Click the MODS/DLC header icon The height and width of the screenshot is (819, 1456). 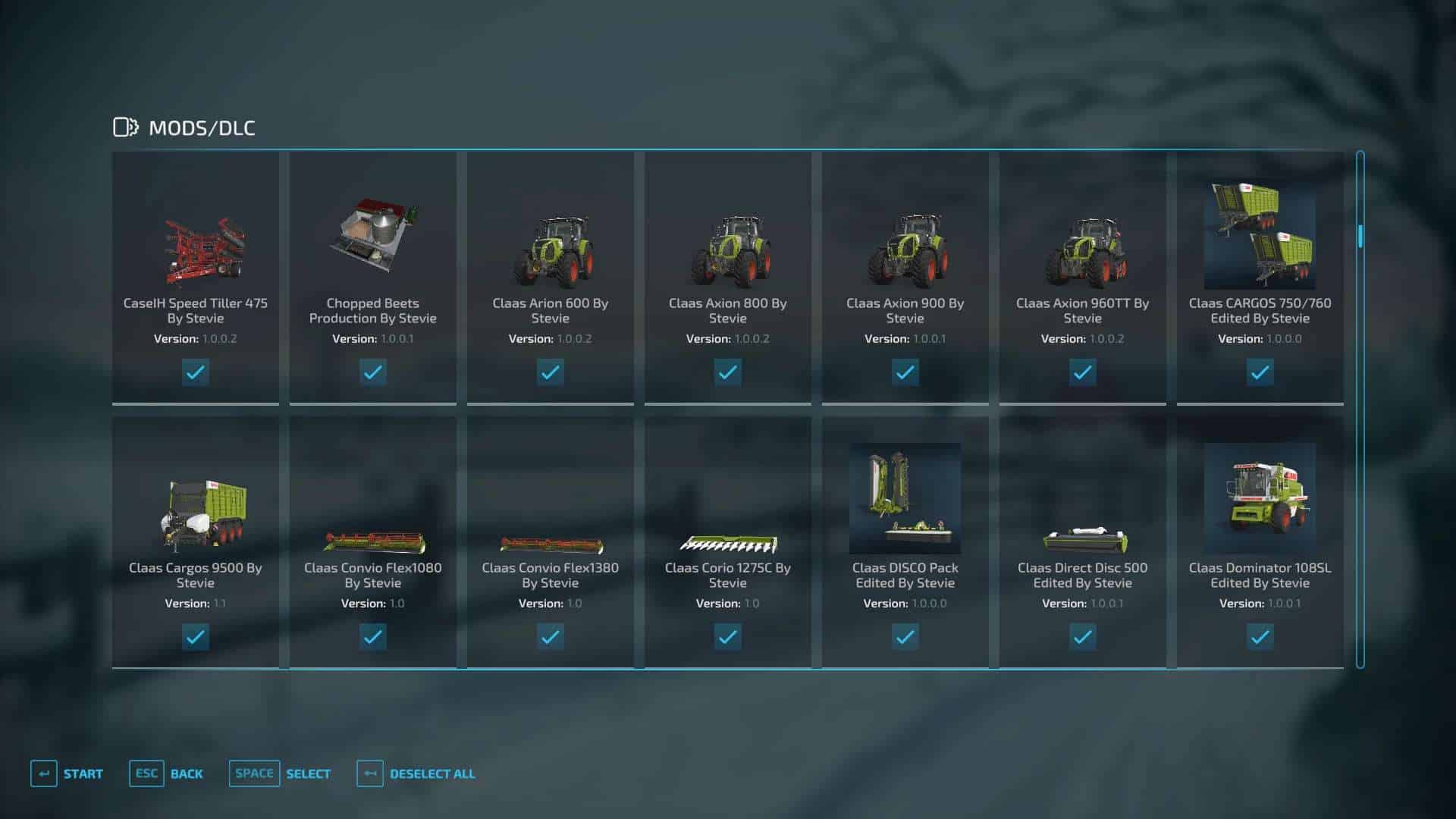click(x=126, y=127)
